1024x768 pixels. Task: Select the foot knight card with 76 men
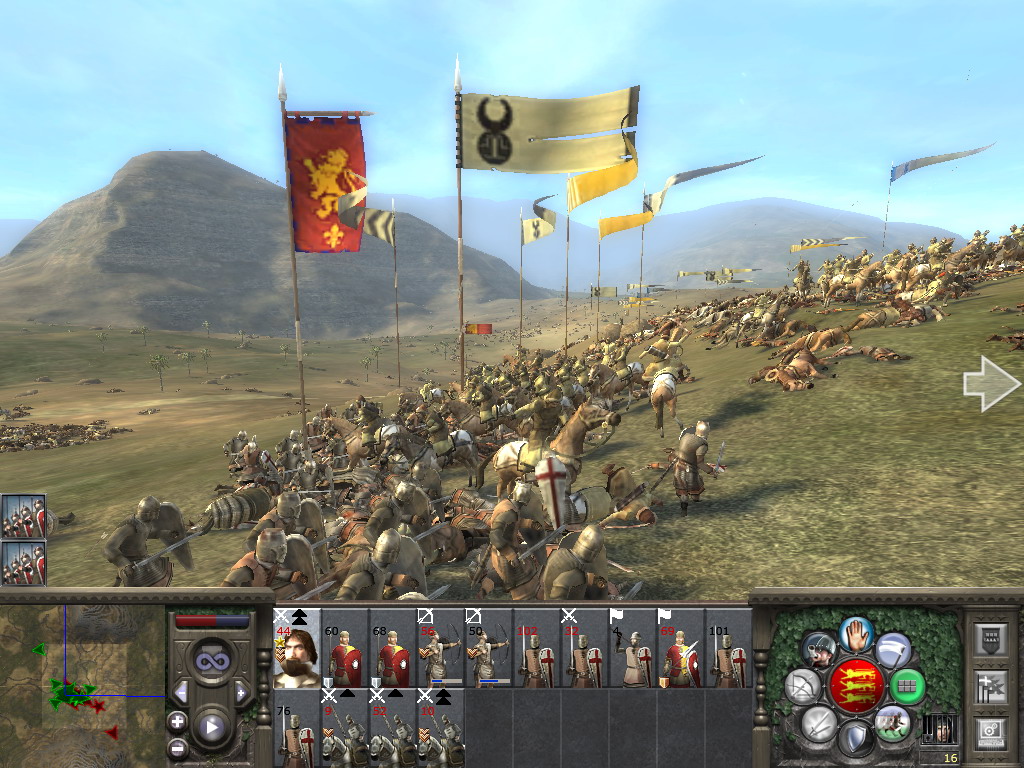pos(297,728)
